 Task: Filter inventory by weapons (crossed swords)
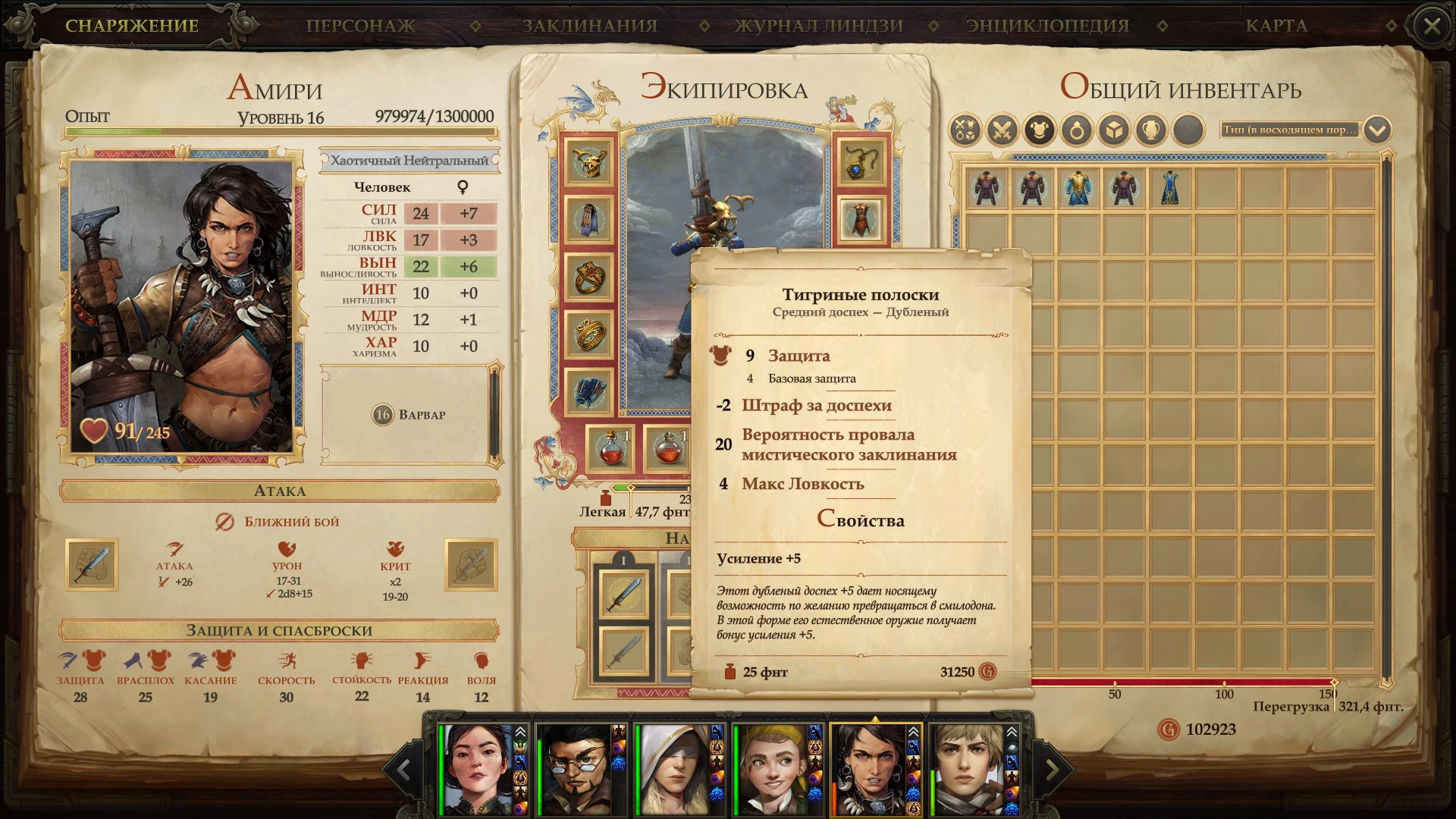[1002, 130]
